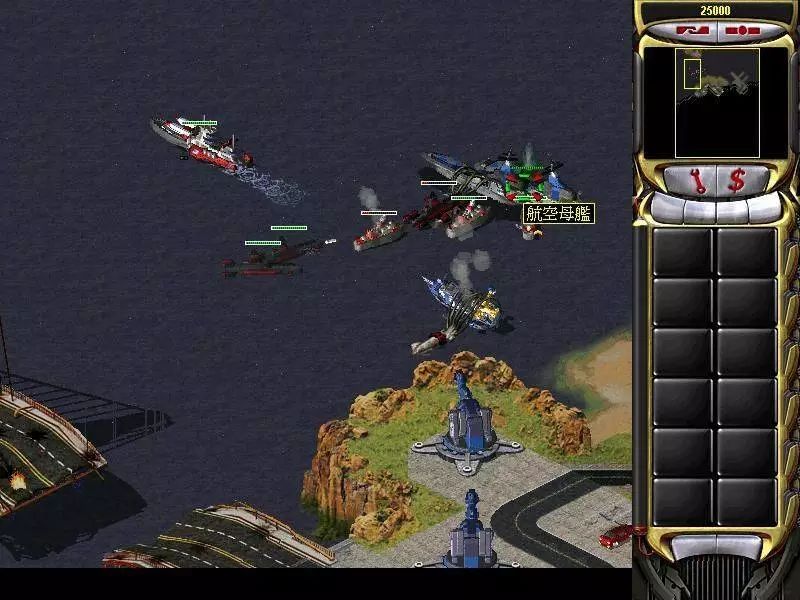Screen dimensions: 800x600
Task: Click the top button with the red zigzag icon
Action: [690, 31]
